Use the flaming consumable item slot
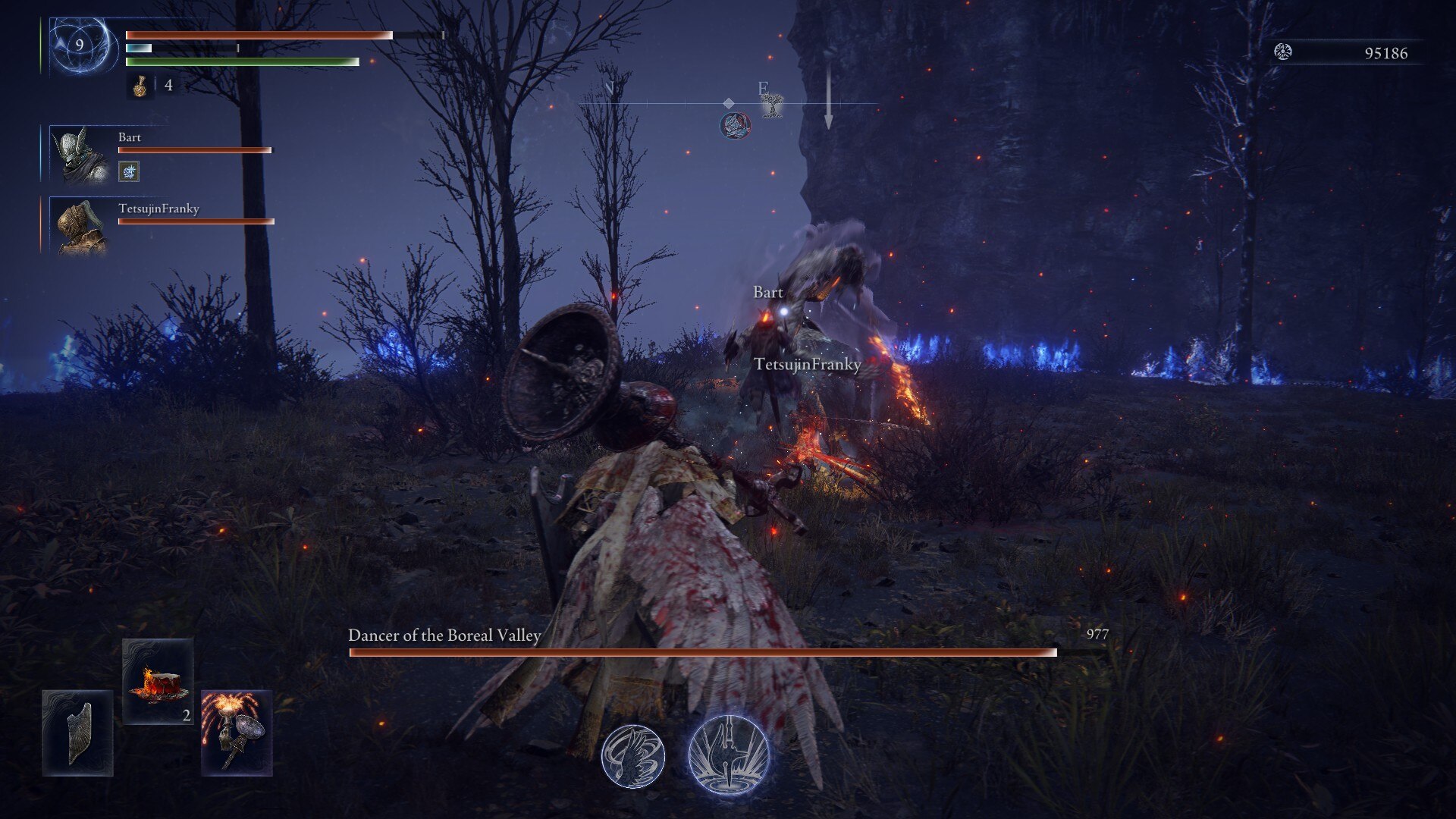The height and width of the screenshot is (819, 1456). (x=158, y=681)
